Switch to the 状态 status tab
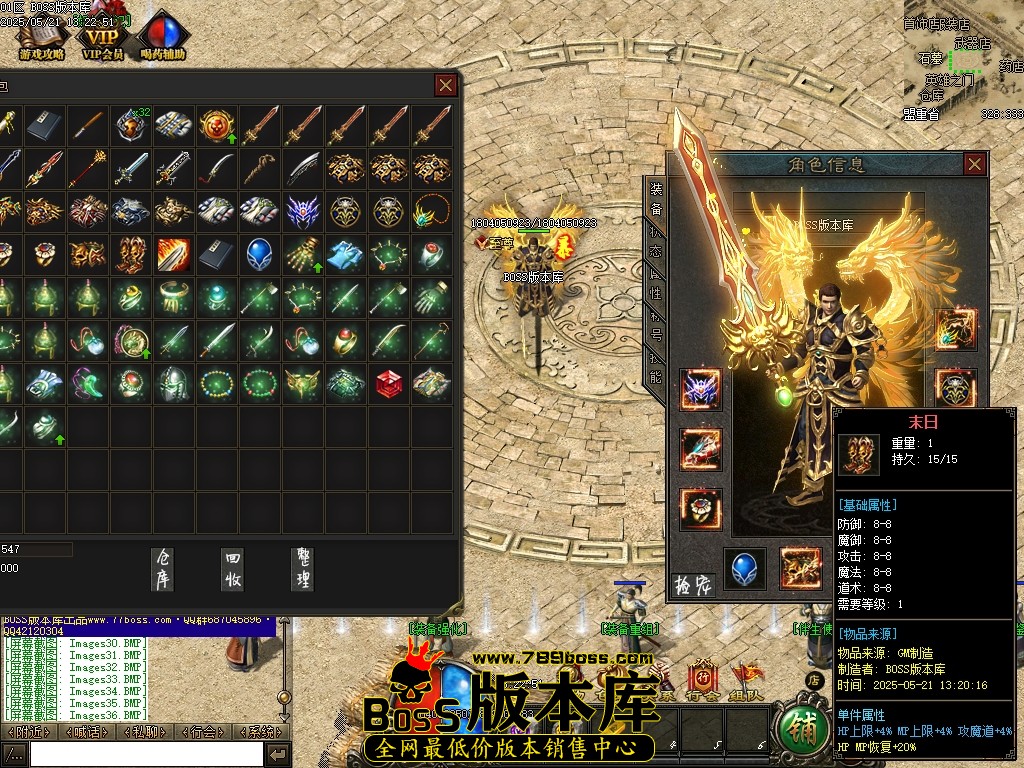 click(656, 246)
